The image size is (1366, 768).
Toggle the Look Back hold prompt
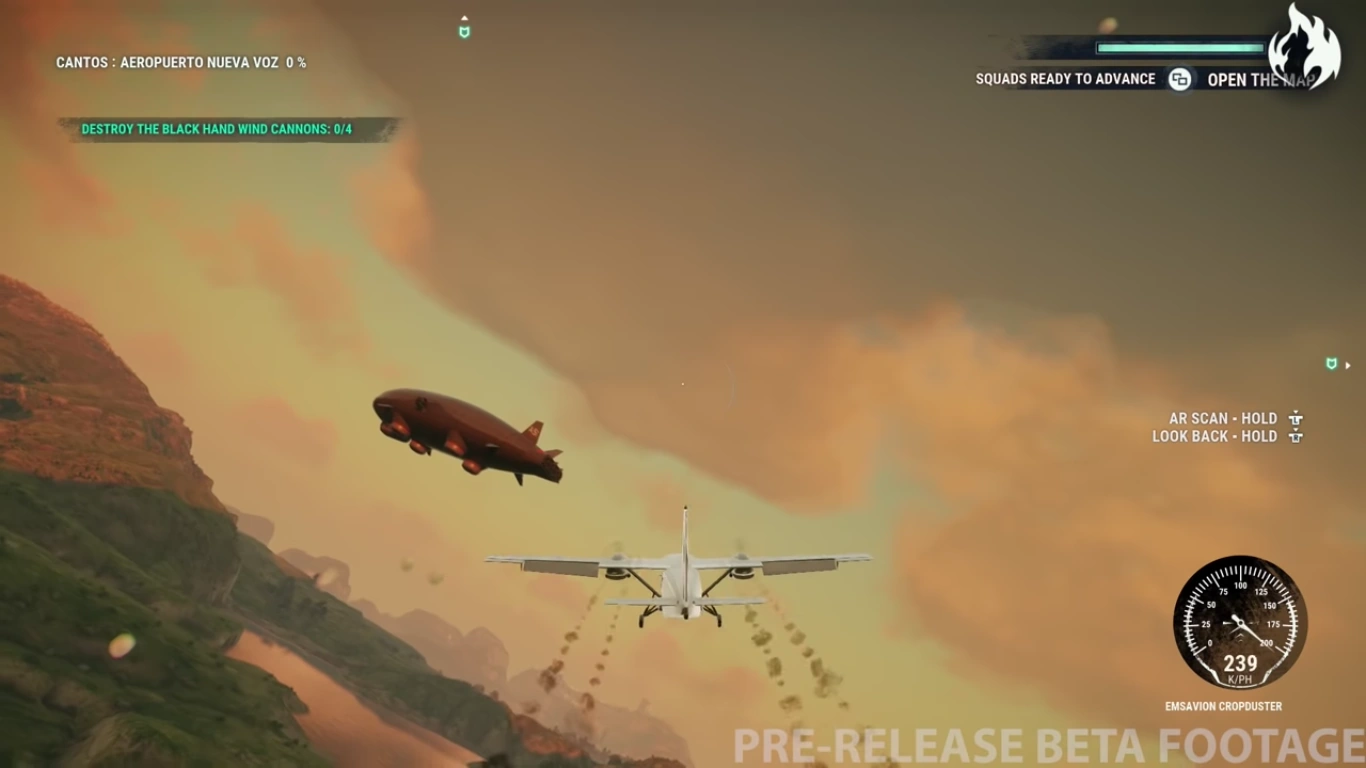click(x=1215, y=436)
